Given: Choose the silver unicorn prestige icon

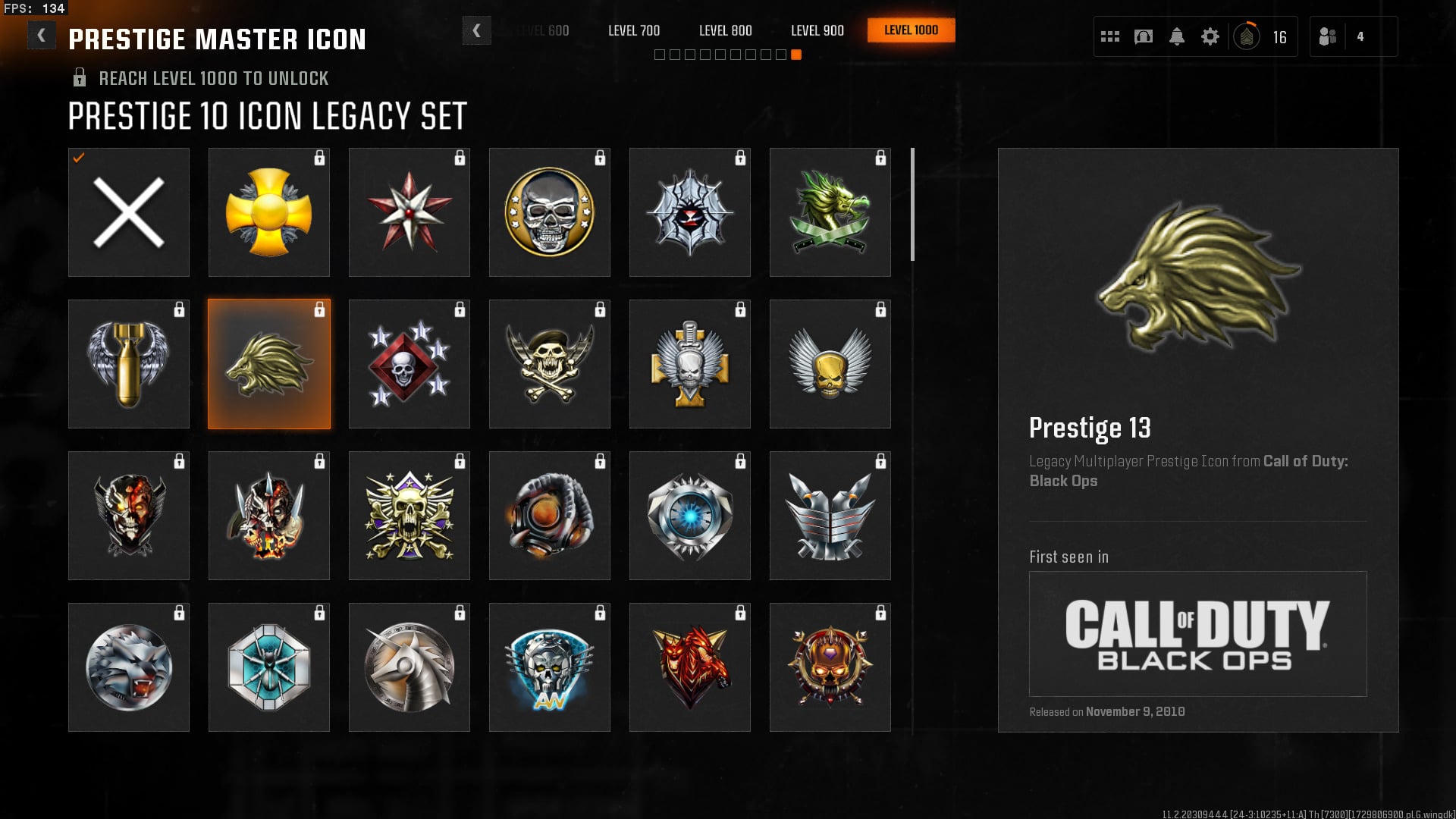Looking at the screenshot, I should (409, 667).
